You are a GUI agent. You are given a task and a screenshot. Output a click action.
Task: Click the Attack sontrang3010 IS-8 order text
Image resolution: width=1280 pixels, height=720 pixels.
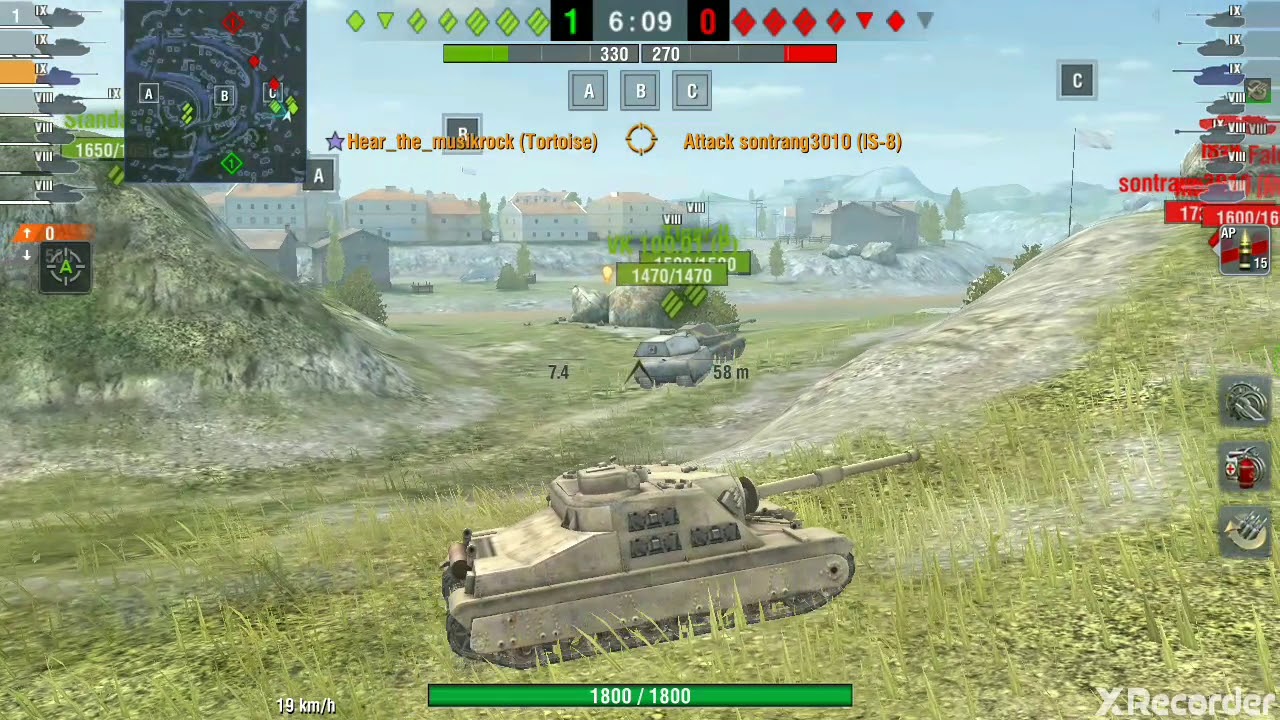pyautogui.click(x=792, y=141)
